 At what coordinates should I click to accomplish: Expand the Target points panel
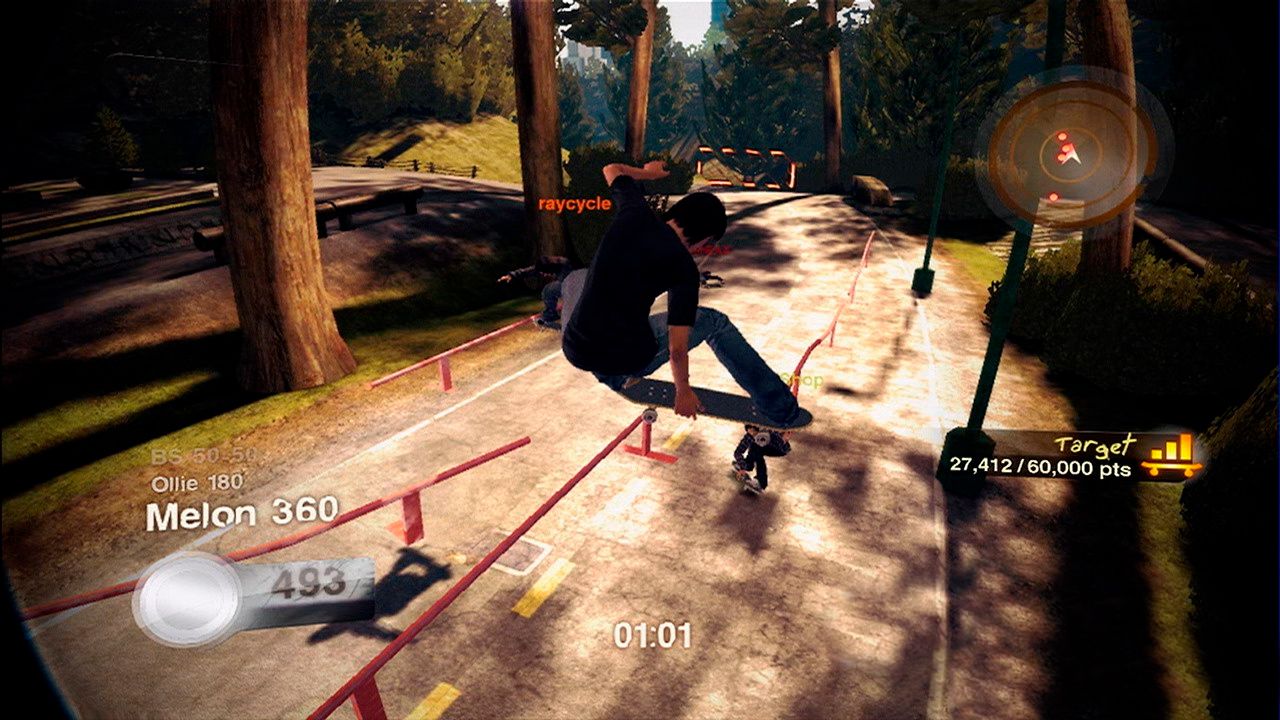1090,455
